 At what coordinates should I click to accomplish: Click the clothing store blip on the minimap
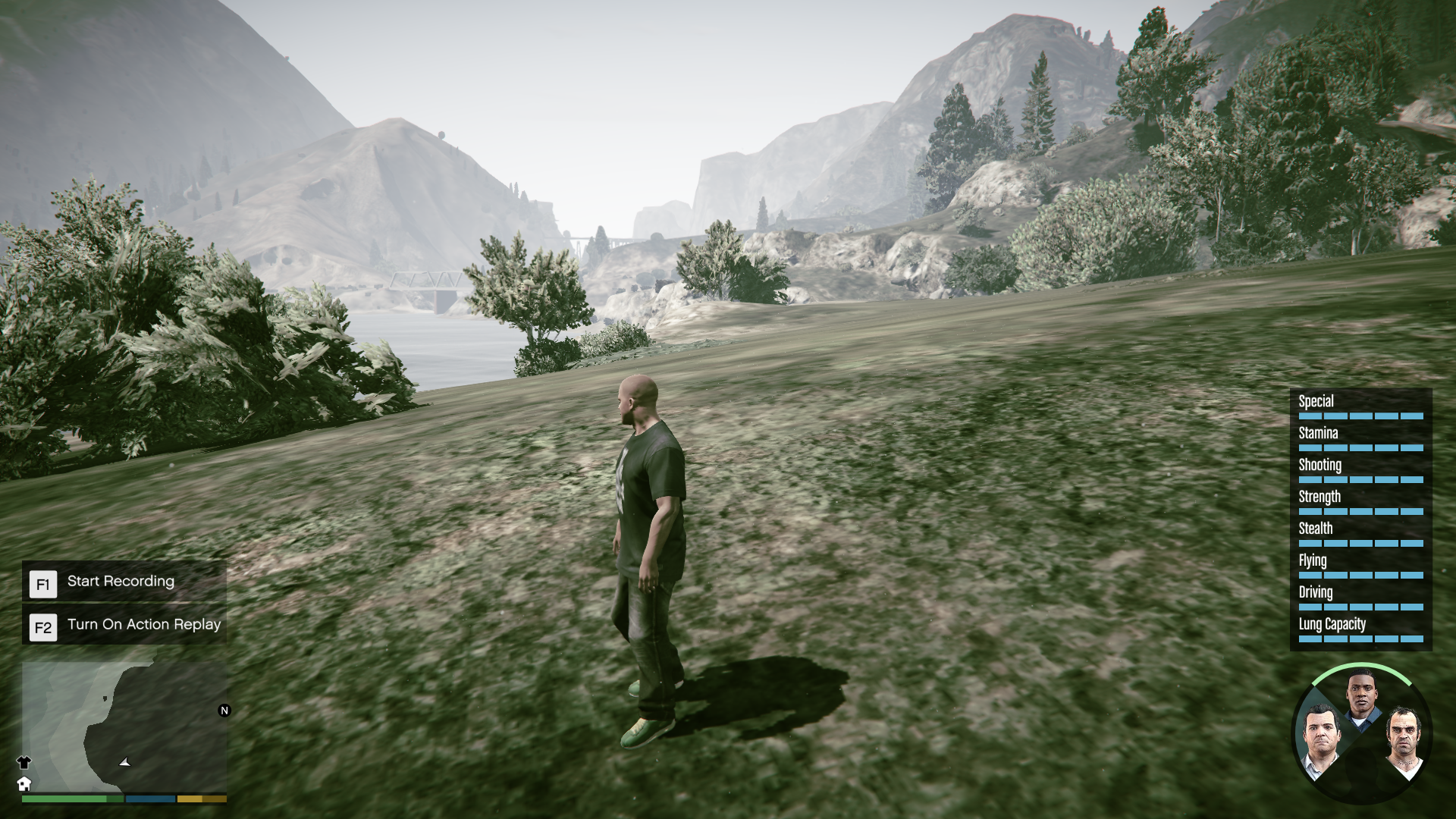click(24, 763)
